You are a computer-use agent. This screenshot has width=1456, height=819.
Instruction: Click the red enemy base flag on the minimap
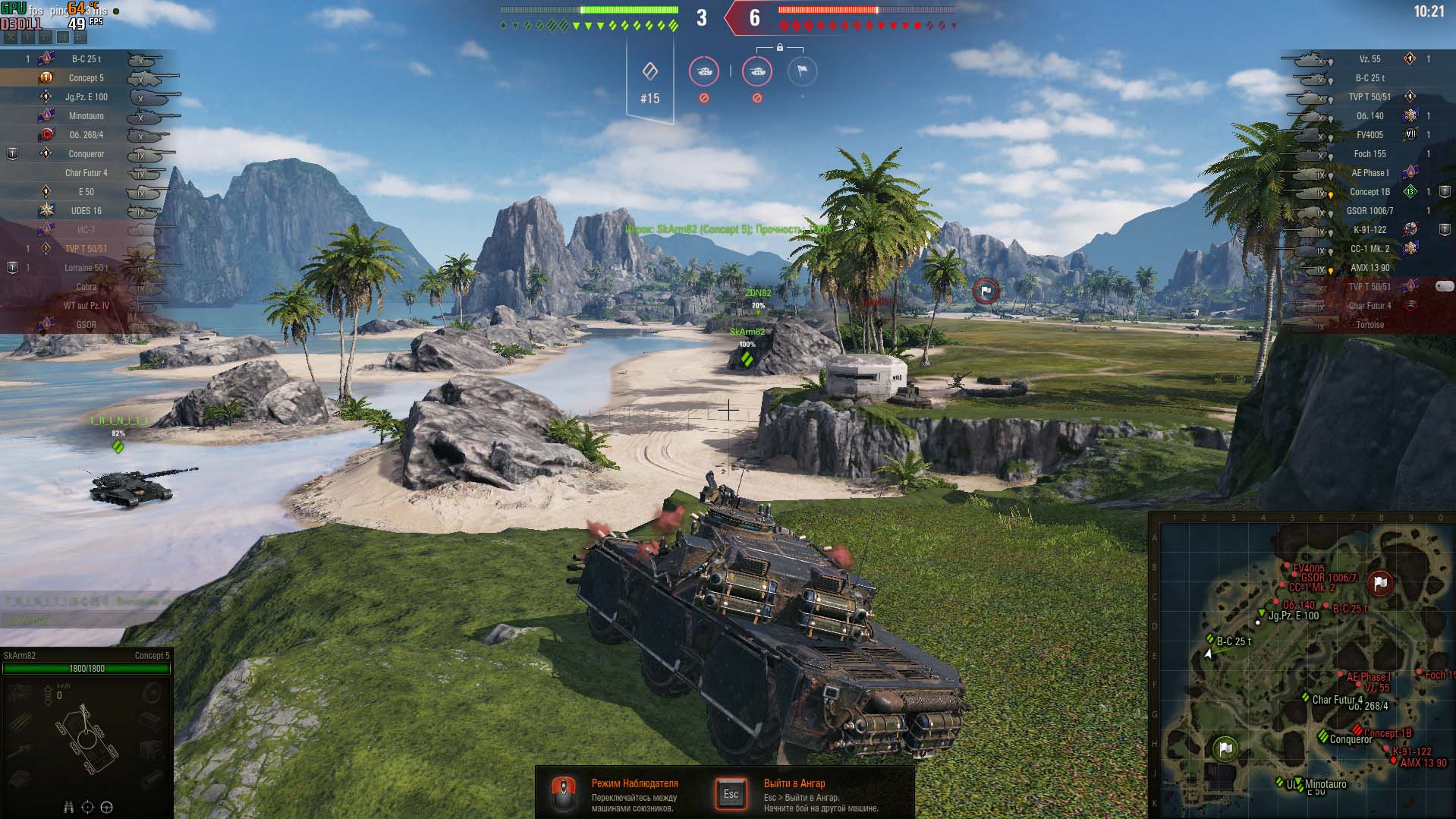point(1380,583)
